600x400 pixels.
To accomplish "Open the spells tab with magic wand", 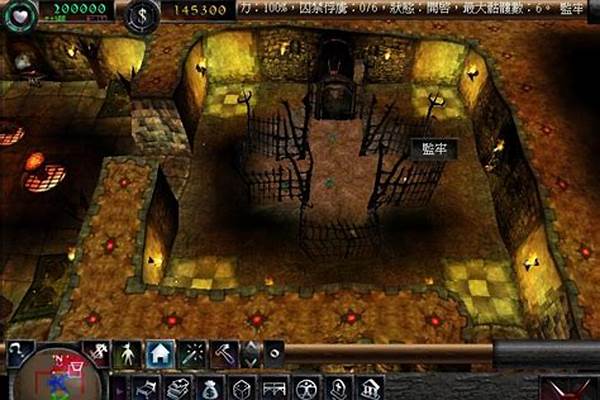I will click(x=191, y=353).
